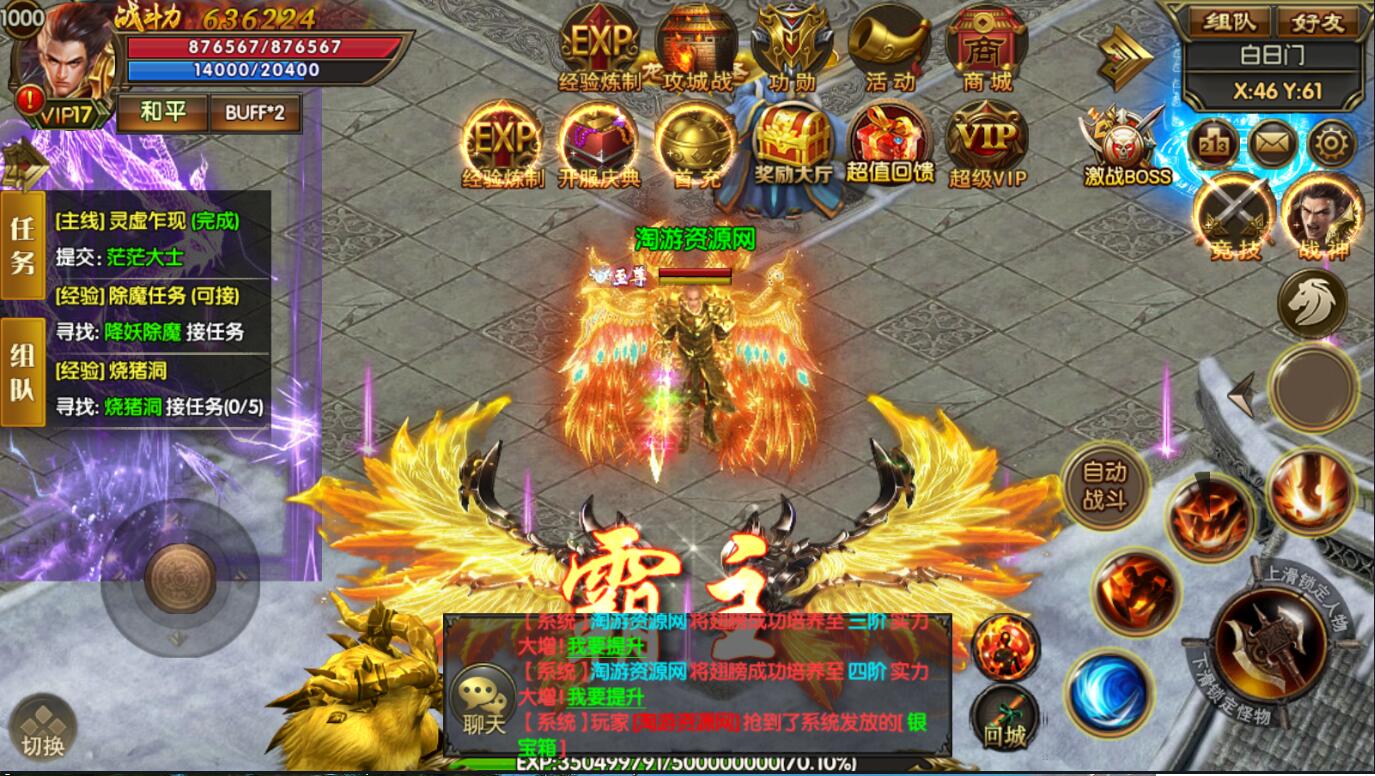
Task: Open the 激战BOSS menu
Action: (x=1127, y=147)
